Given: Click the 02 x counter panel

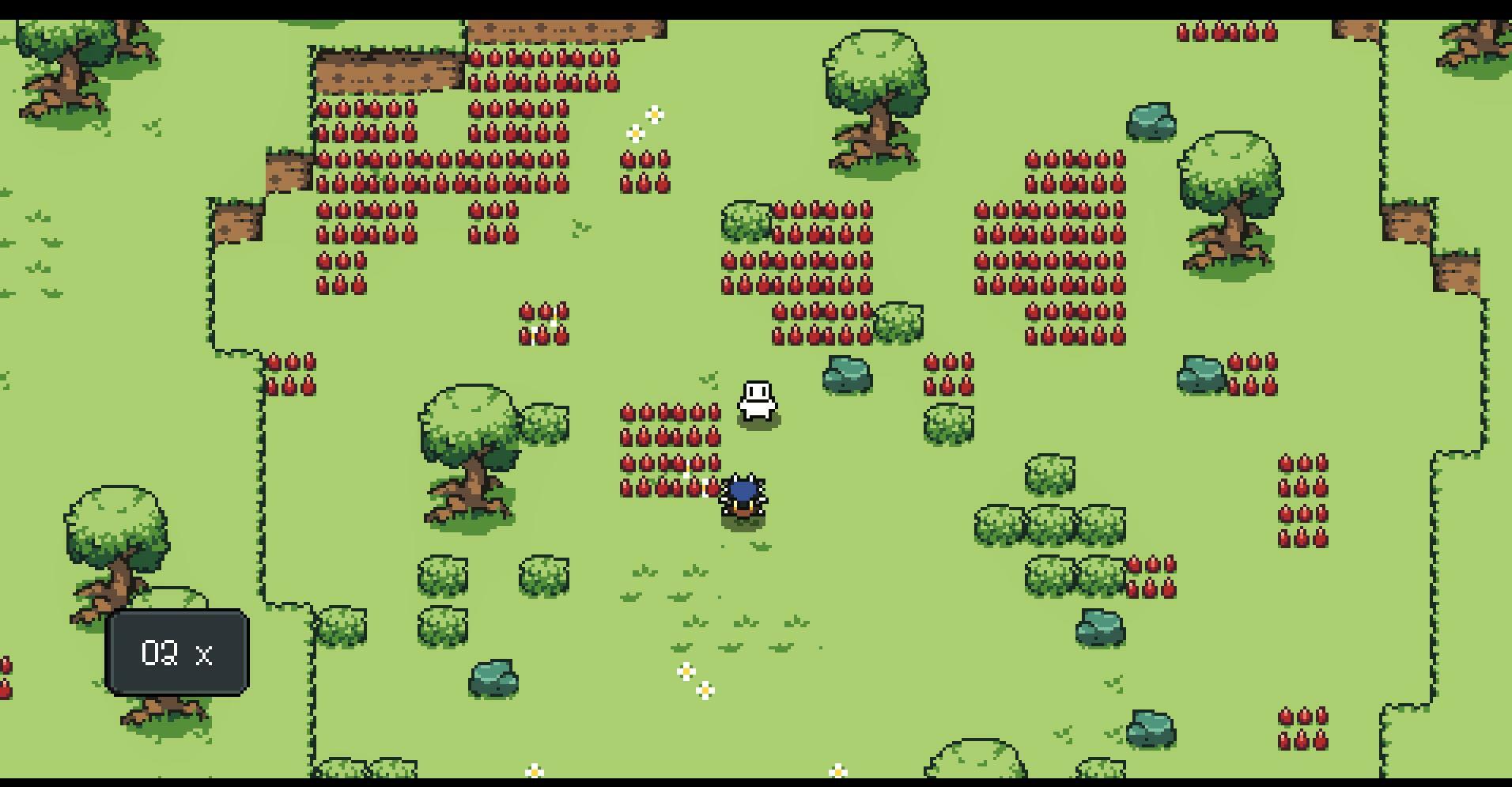Looking at the screenshot, I should pos(176,653).
